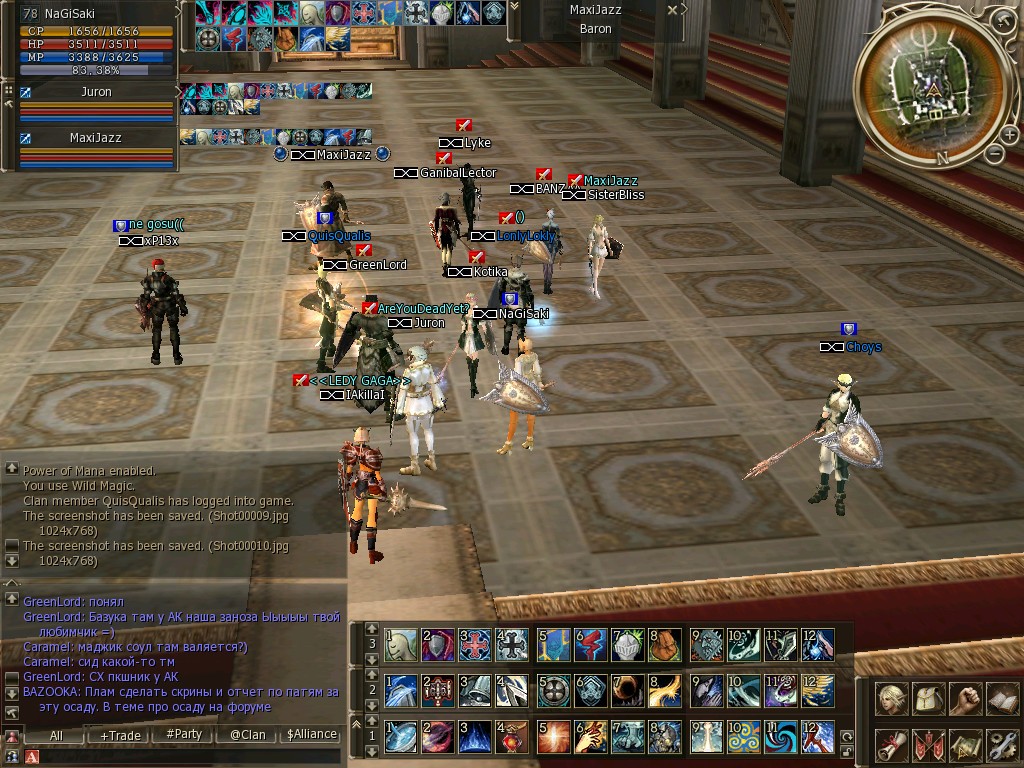Click the chat text input field
1024x768 pixels.
coord(190,757)
